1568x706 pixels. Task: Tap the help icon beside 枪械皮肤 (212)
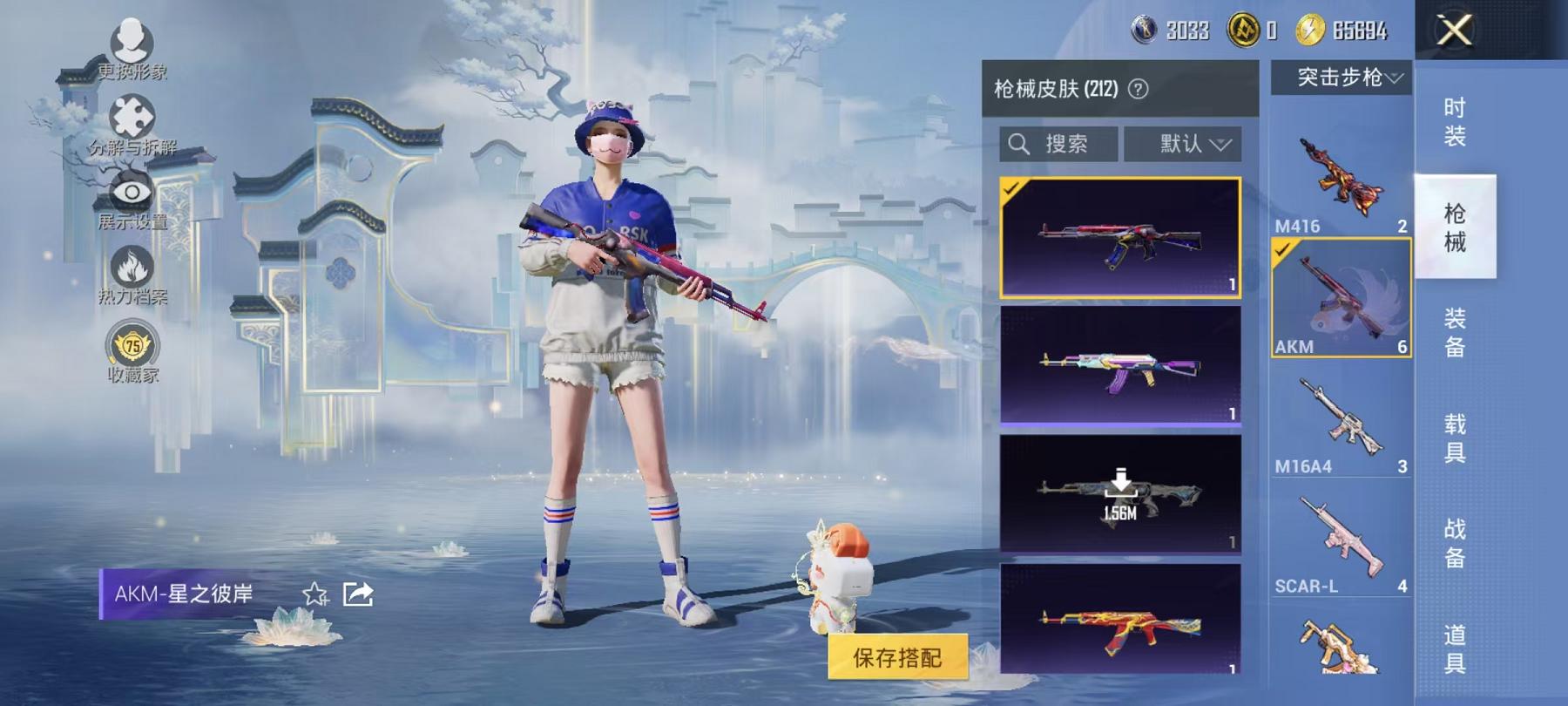pos(1139,89)
